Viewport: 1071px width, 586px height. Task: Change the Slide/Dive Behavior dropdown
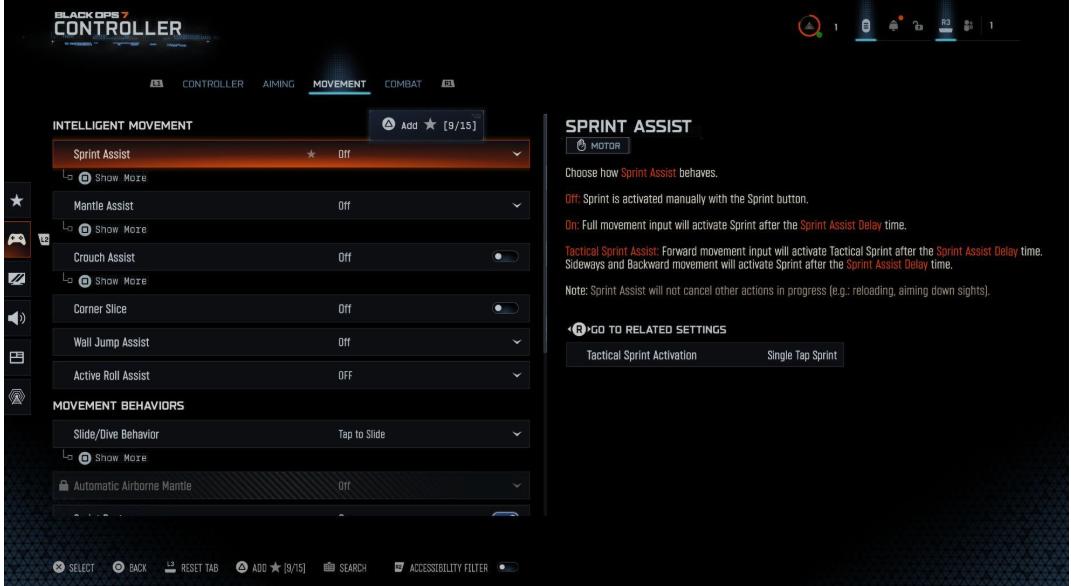click(516, 434)
